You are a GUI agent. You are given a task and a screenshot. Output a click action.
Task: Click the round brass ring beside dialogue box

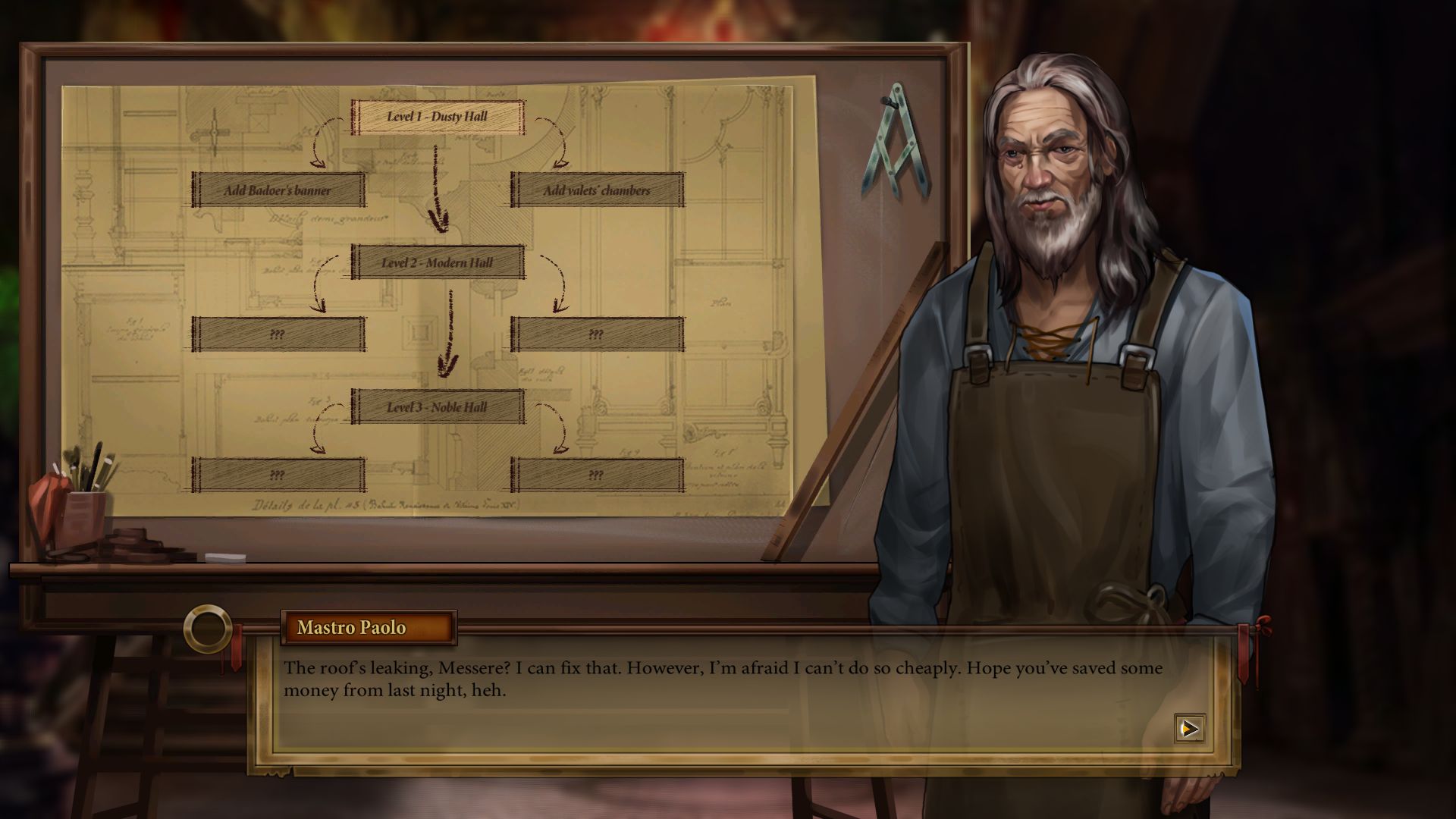tap(207, 629)
